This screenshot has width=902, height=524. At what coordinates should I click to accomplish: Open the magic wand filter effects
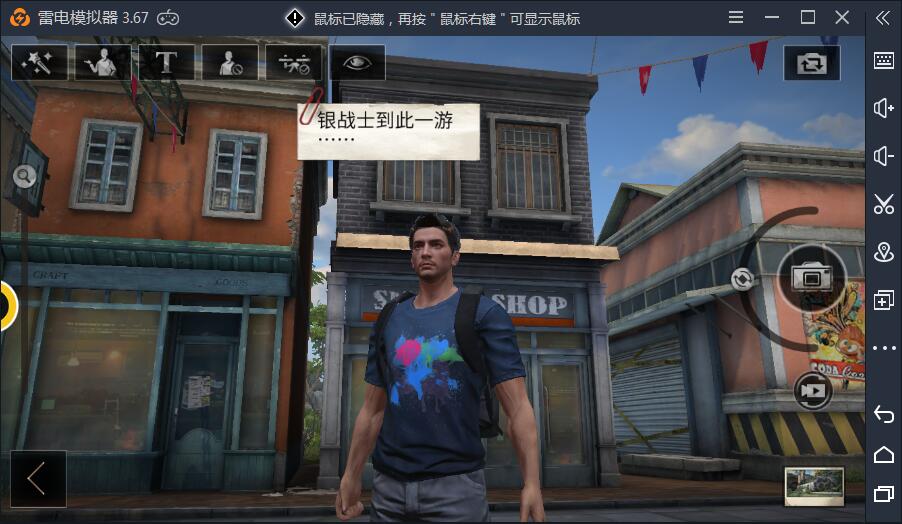(40, 62)
